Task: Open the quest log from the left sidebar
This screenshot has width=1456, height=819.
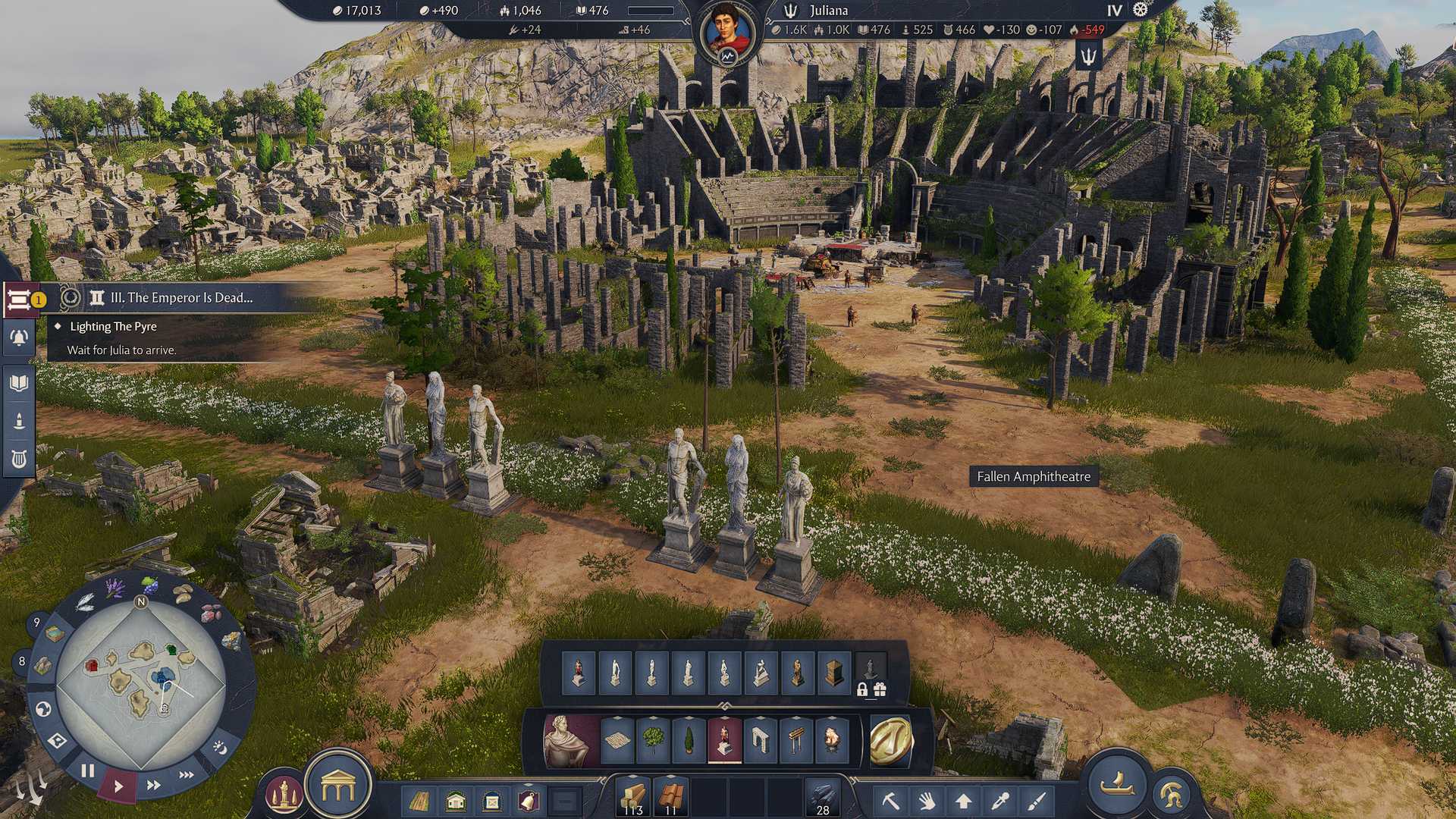Action: point(19,300)
